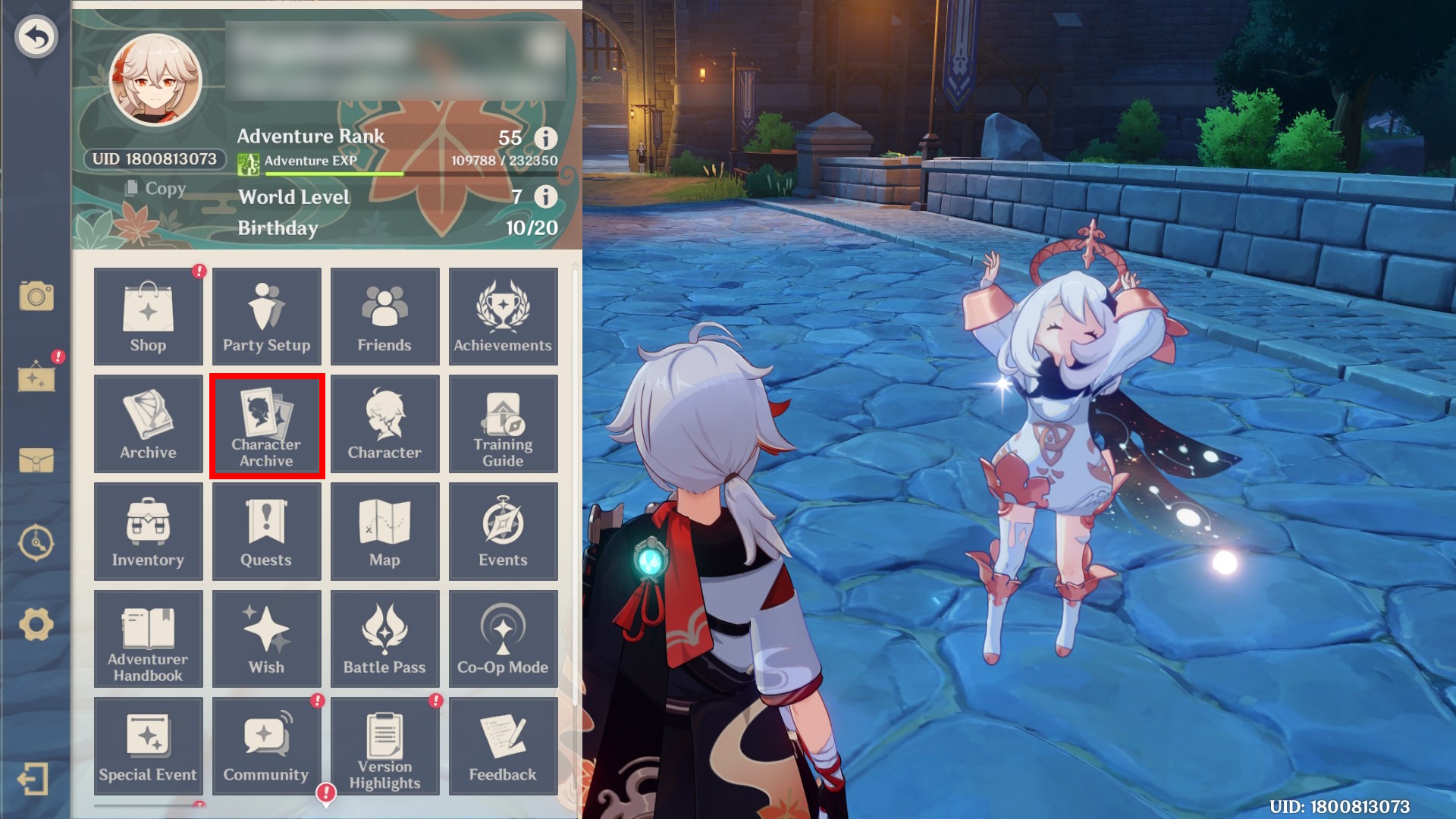Open the Quest navigator compass icon

pyautogui.click(x=36, y=542)
